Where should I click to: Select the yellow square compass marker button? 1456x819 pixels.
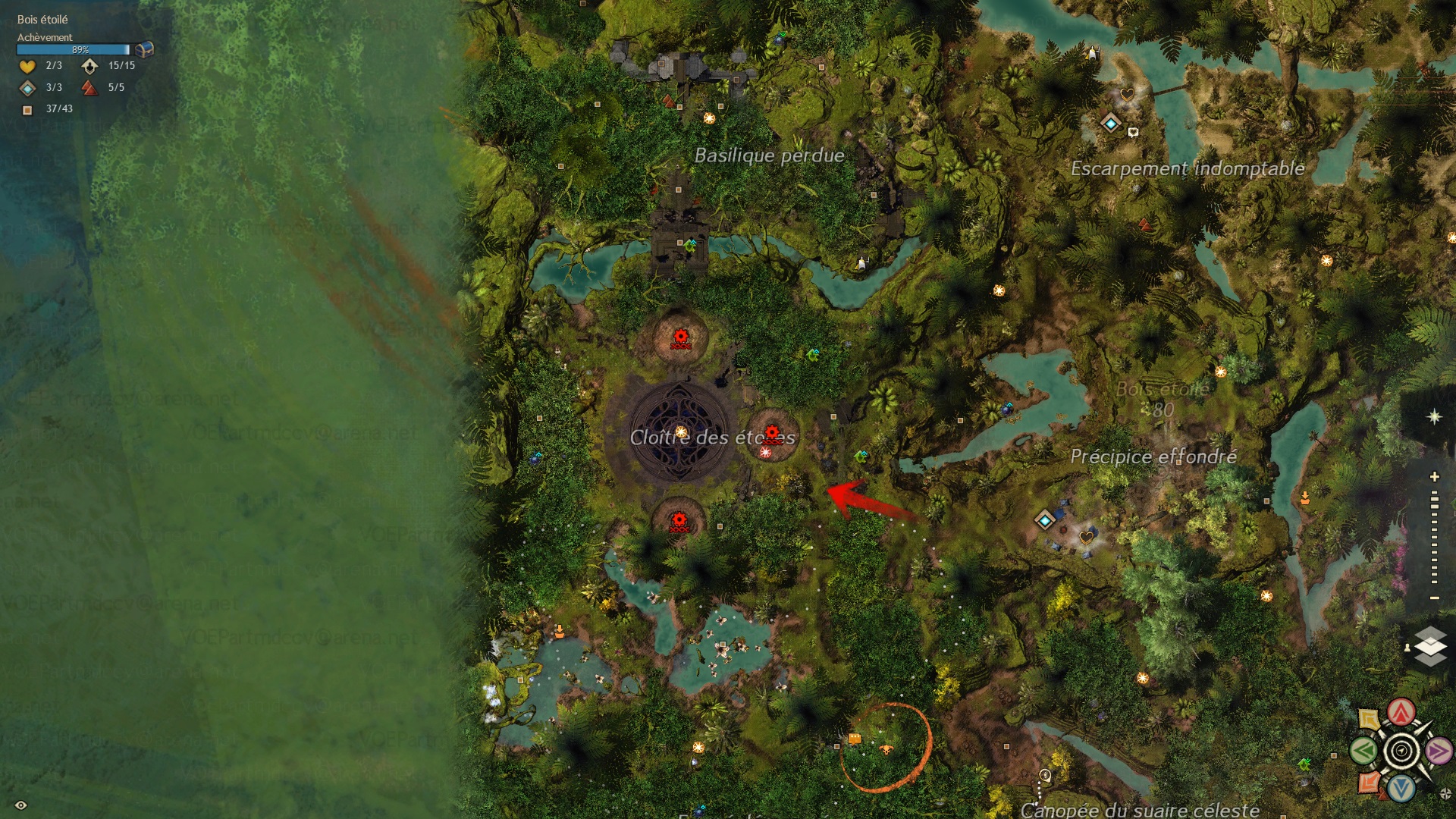(x=1369, y=719)
